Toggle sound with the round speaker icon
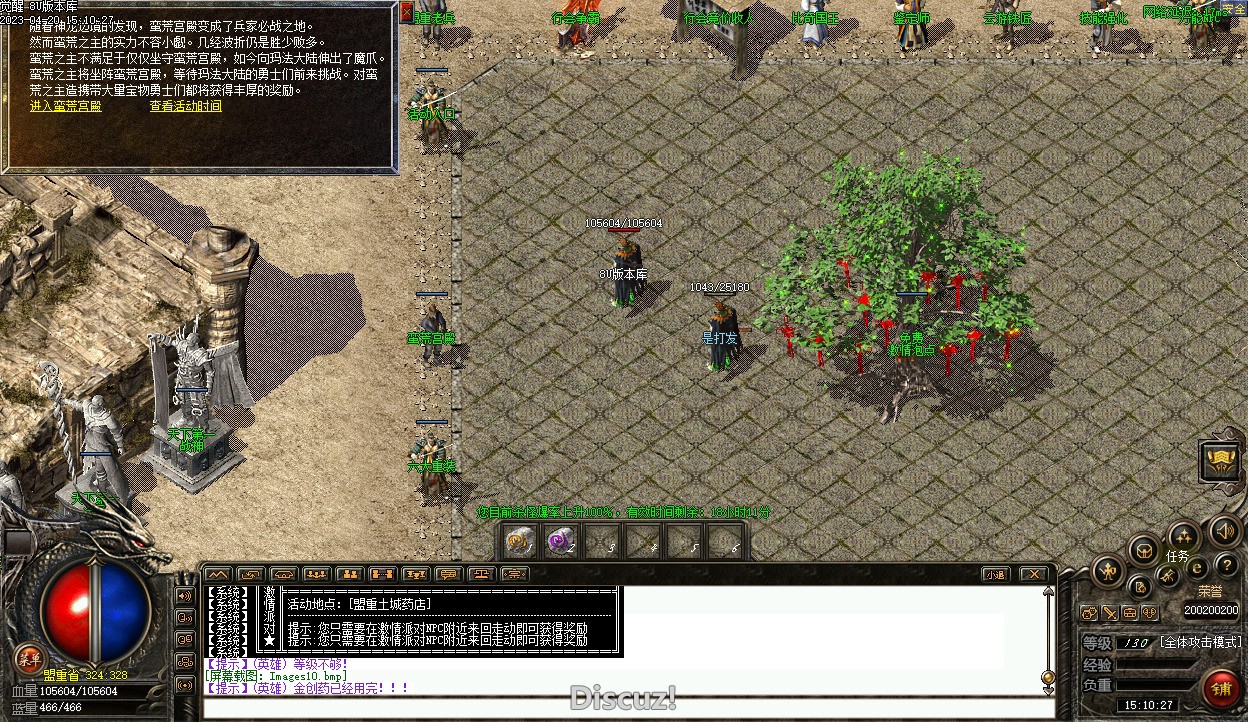Viewport: 1248px width, 722px height. [1223, 530]
